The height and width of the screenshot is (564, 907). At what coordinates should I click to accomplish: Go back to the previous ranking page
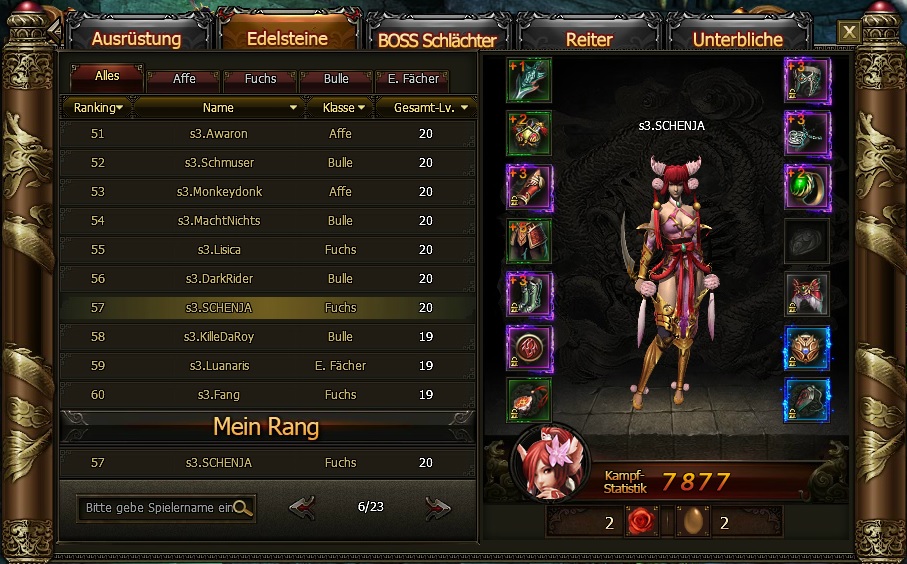tap(302, 508)
